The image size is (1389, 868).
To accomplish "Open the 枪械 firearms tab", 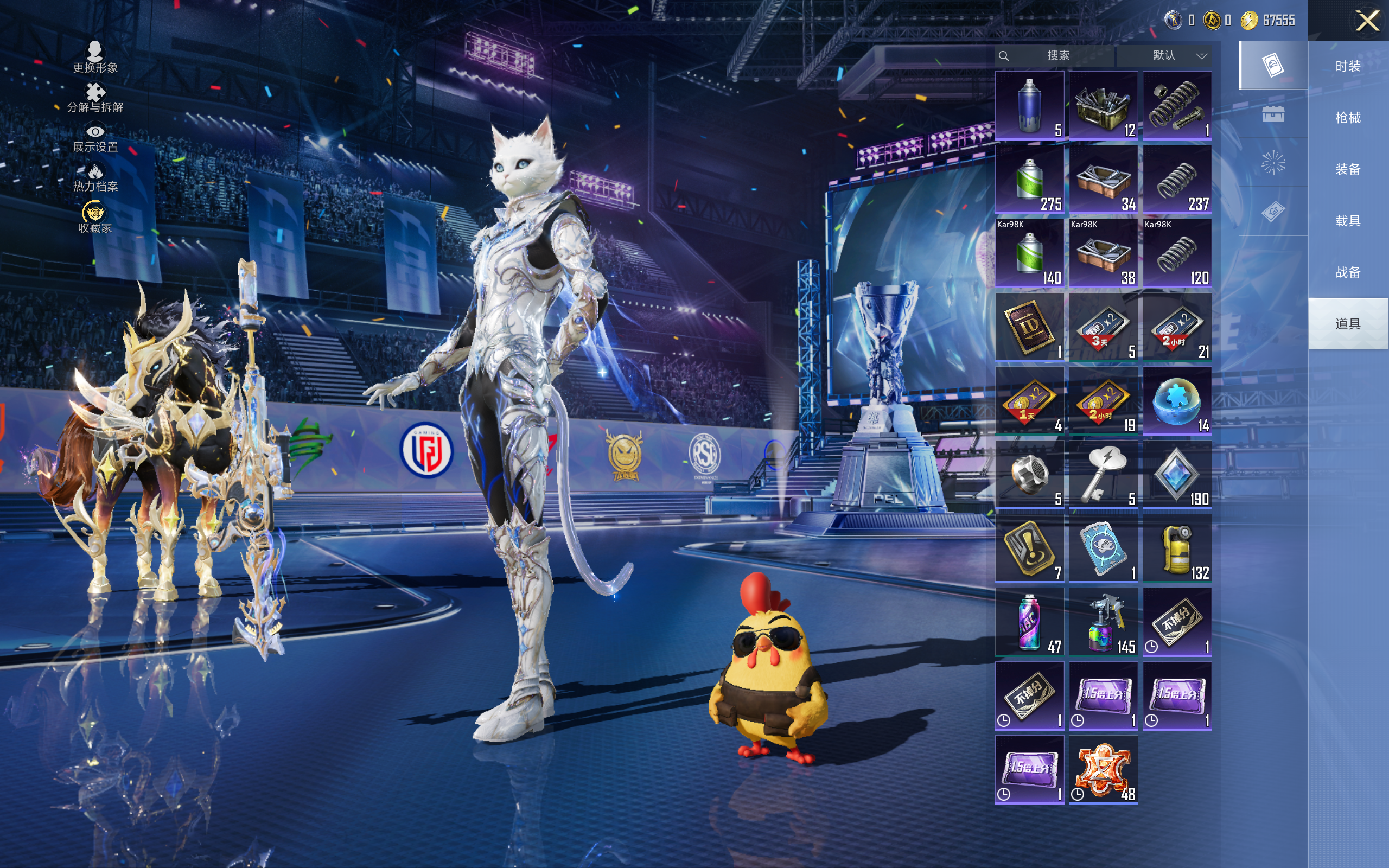I will click(1348, 118).
